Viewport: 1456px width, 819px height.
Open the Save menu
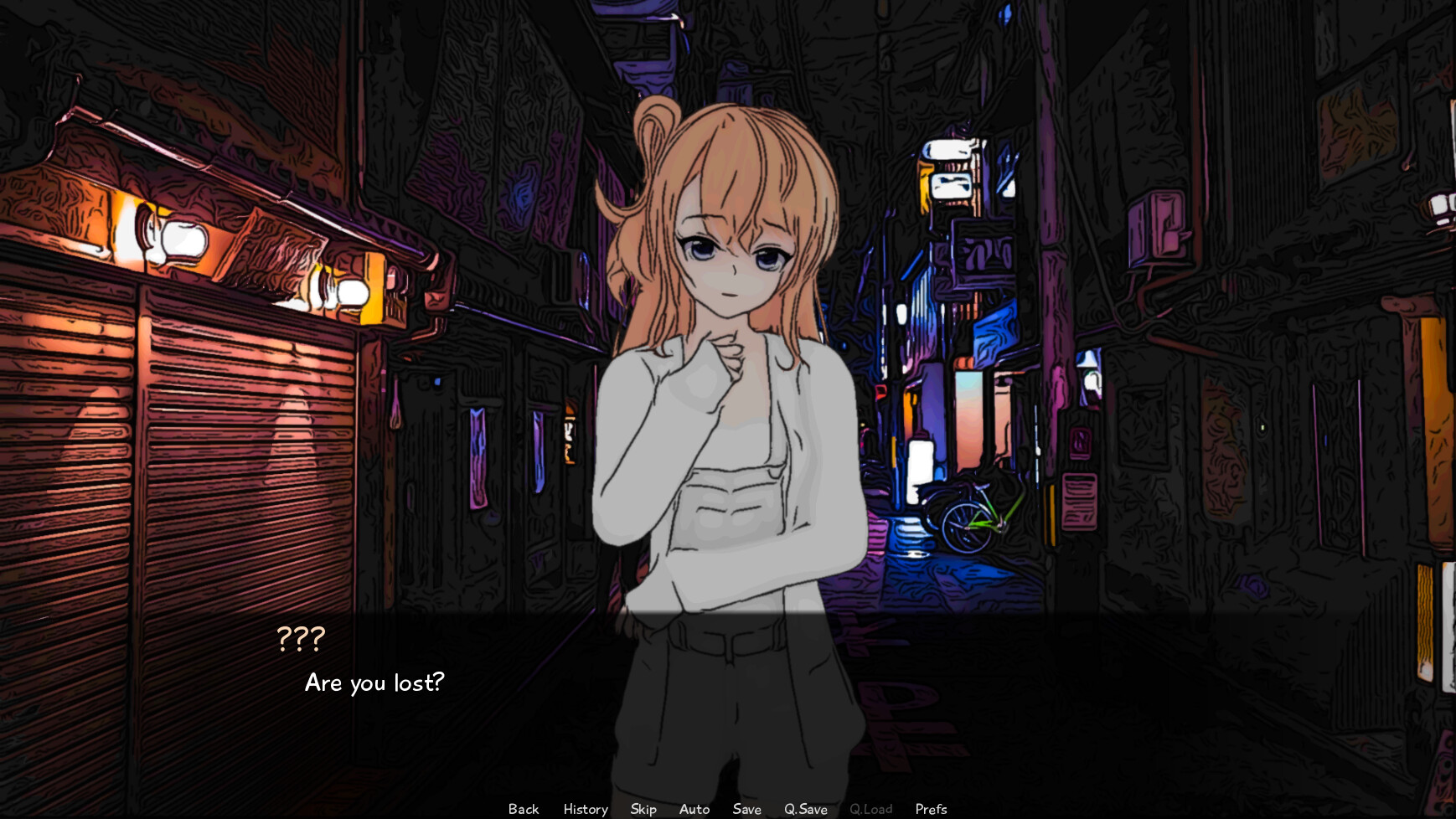pyautogui.click(x=746, y=809)
